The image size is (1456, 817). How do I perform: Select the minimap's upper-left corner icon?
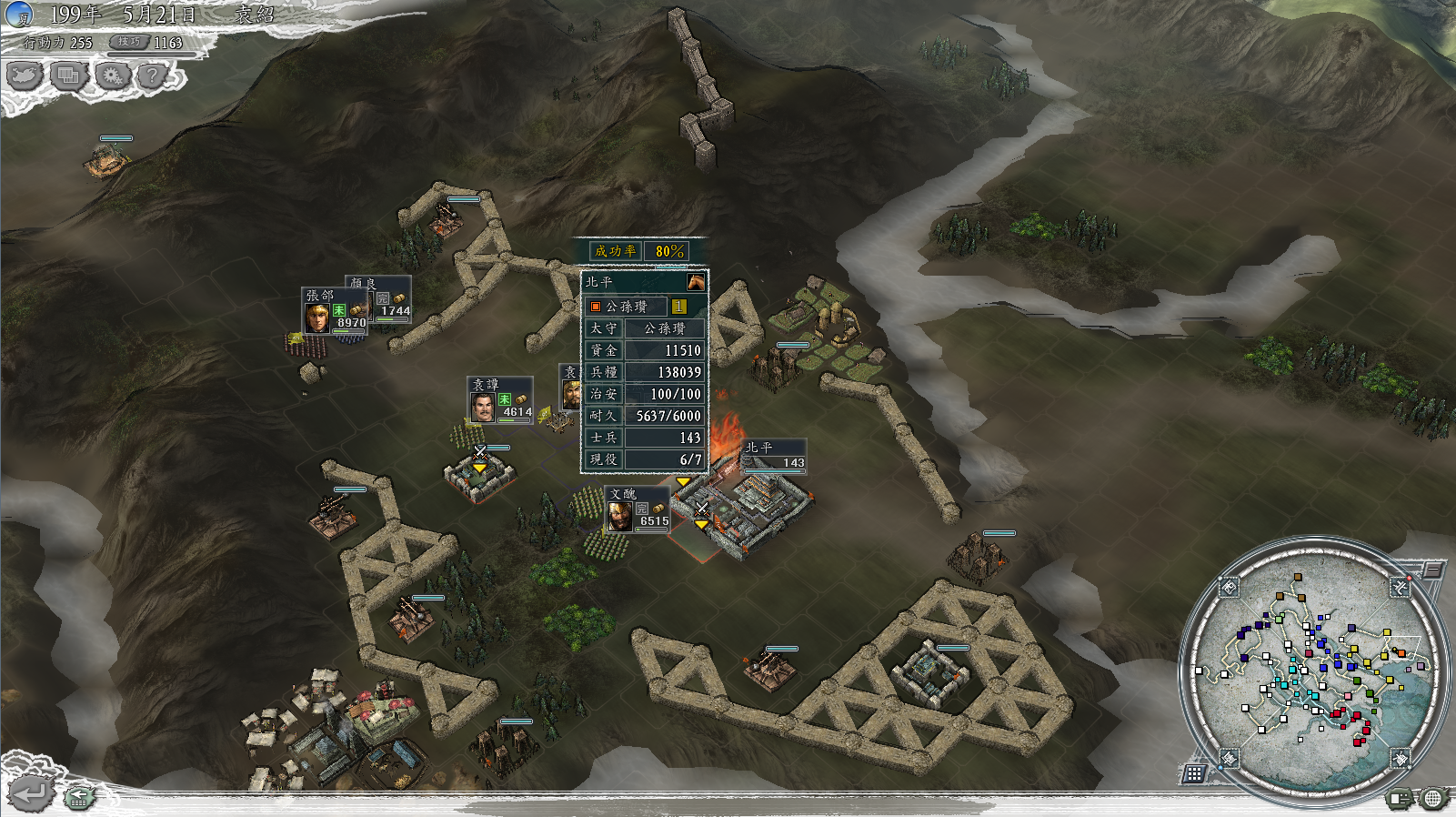[1229, 588]
